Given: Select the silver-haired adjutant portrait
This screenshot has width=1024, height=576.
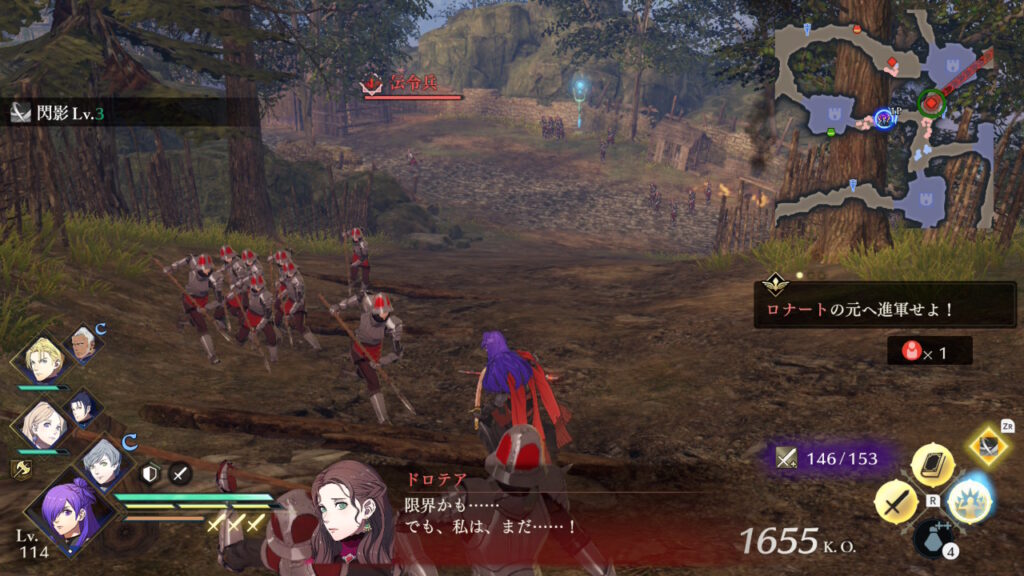Looking at the screenshot, I should pyautogui.click(x=103, y=464).
